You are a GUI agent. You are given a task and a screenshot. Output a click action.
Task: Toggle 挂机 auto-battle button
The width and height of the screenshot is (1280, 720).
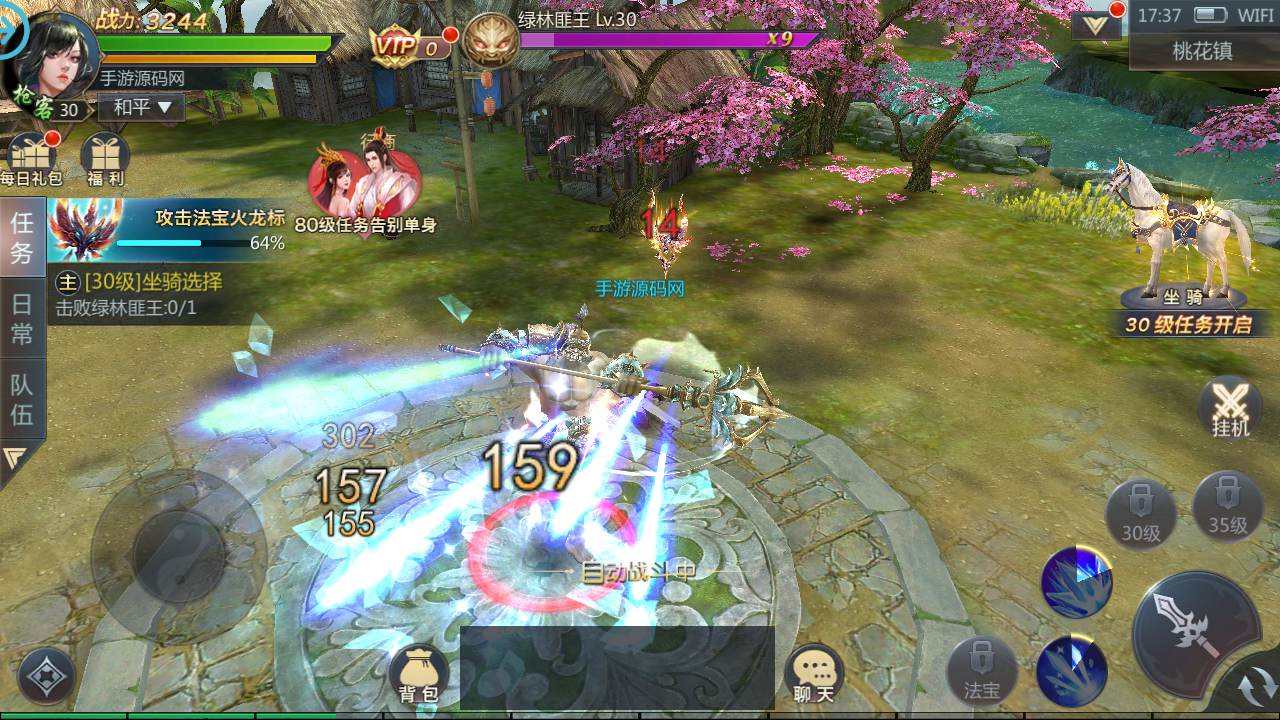click(1230, 408)
